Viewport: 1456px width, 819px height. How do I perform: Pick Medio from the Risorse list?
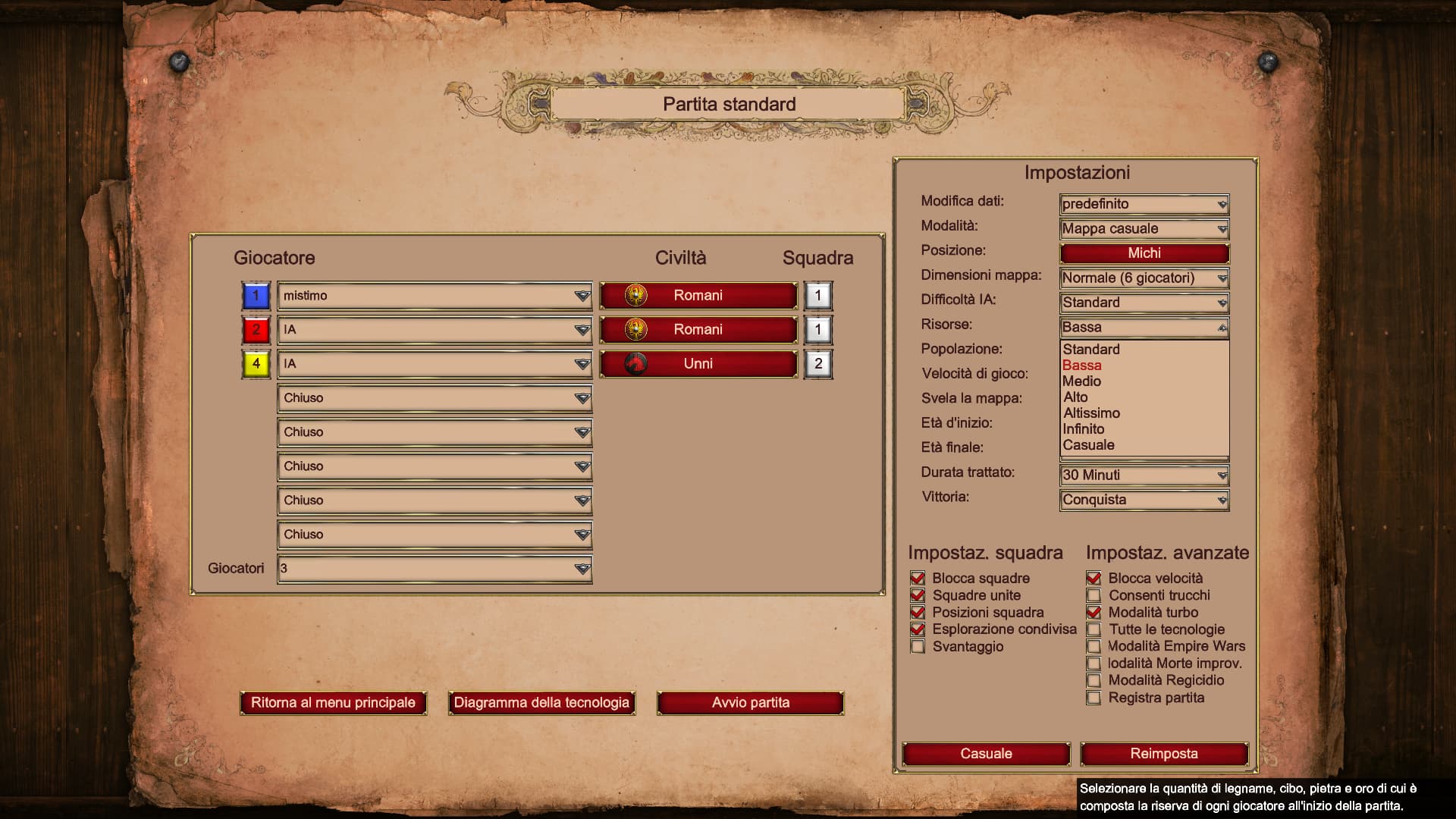click(x=1081, y=381)
